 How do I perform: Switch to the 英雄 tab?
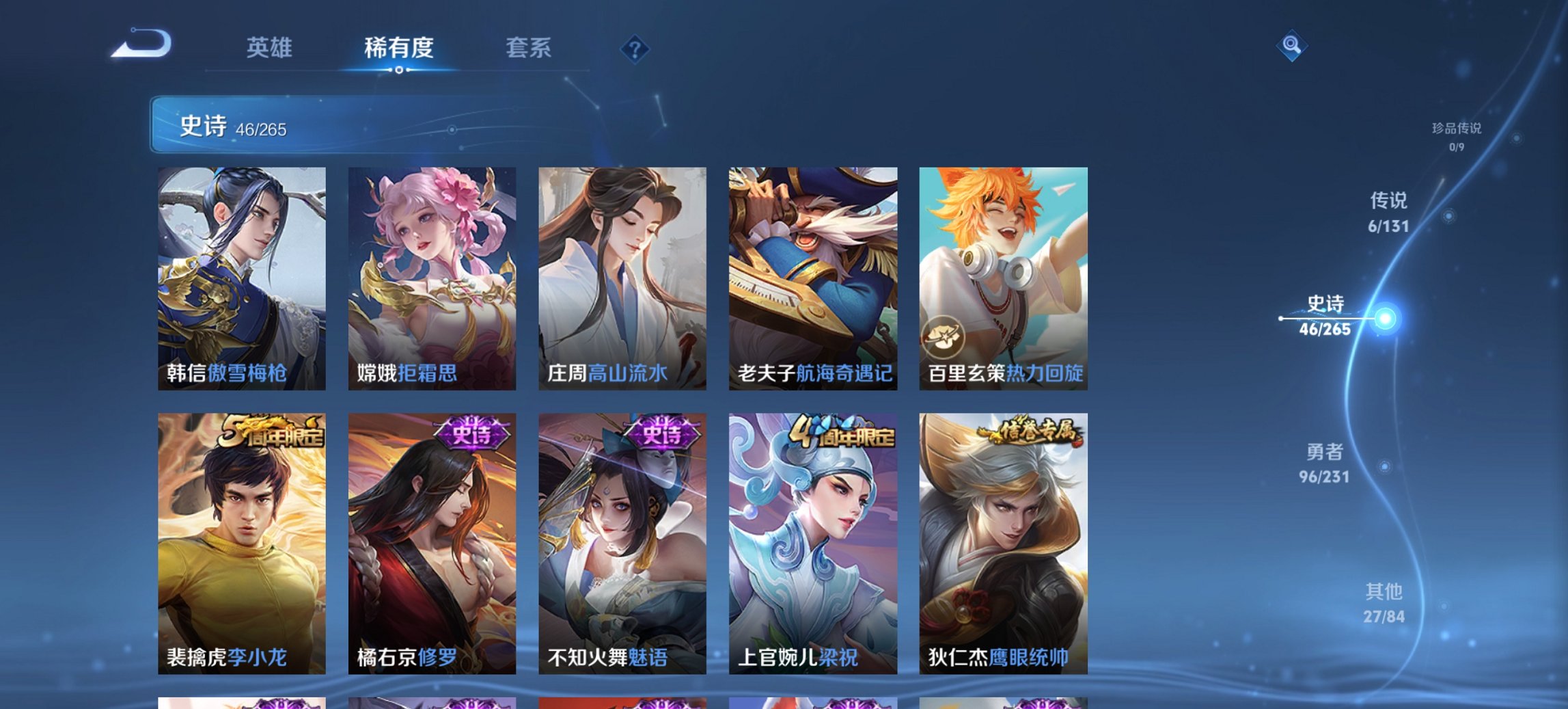coord(272,48)
